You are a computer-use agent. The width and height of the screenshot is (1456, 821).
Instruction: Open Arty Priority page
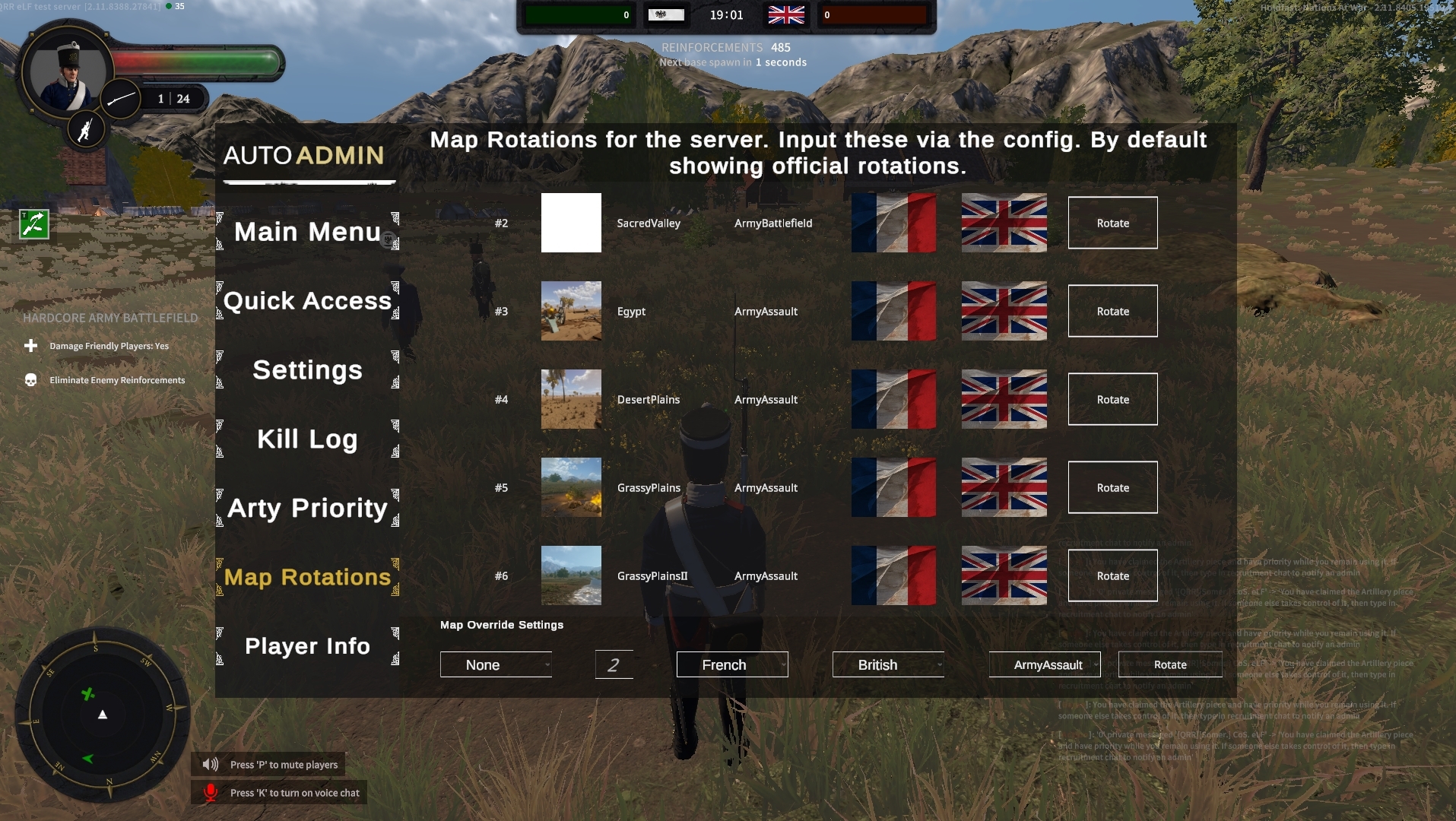(x=307, y=508)
